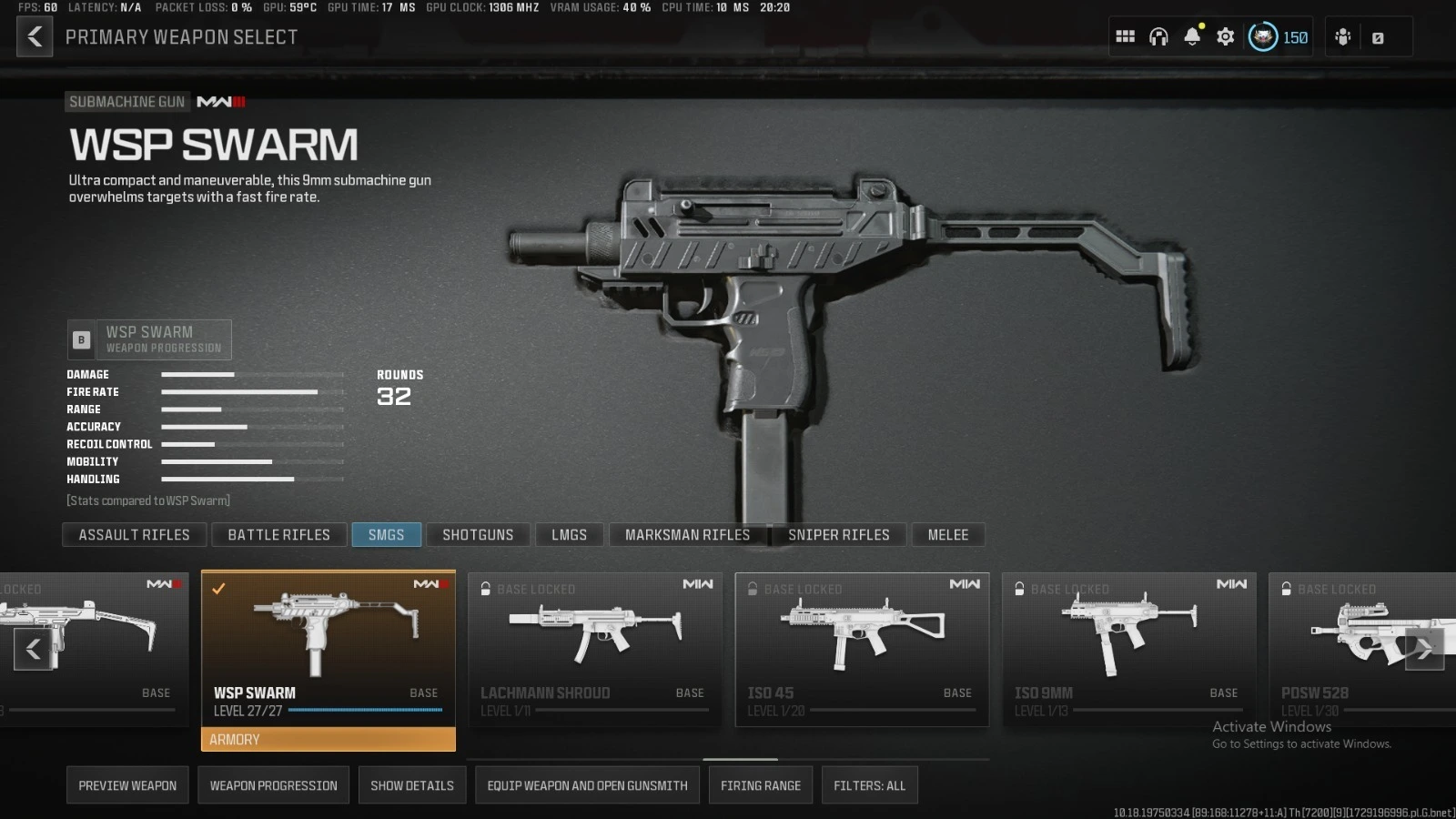1456x819 pixels.
Task: Open the Firing Range
Action: [x=760, y=784]
